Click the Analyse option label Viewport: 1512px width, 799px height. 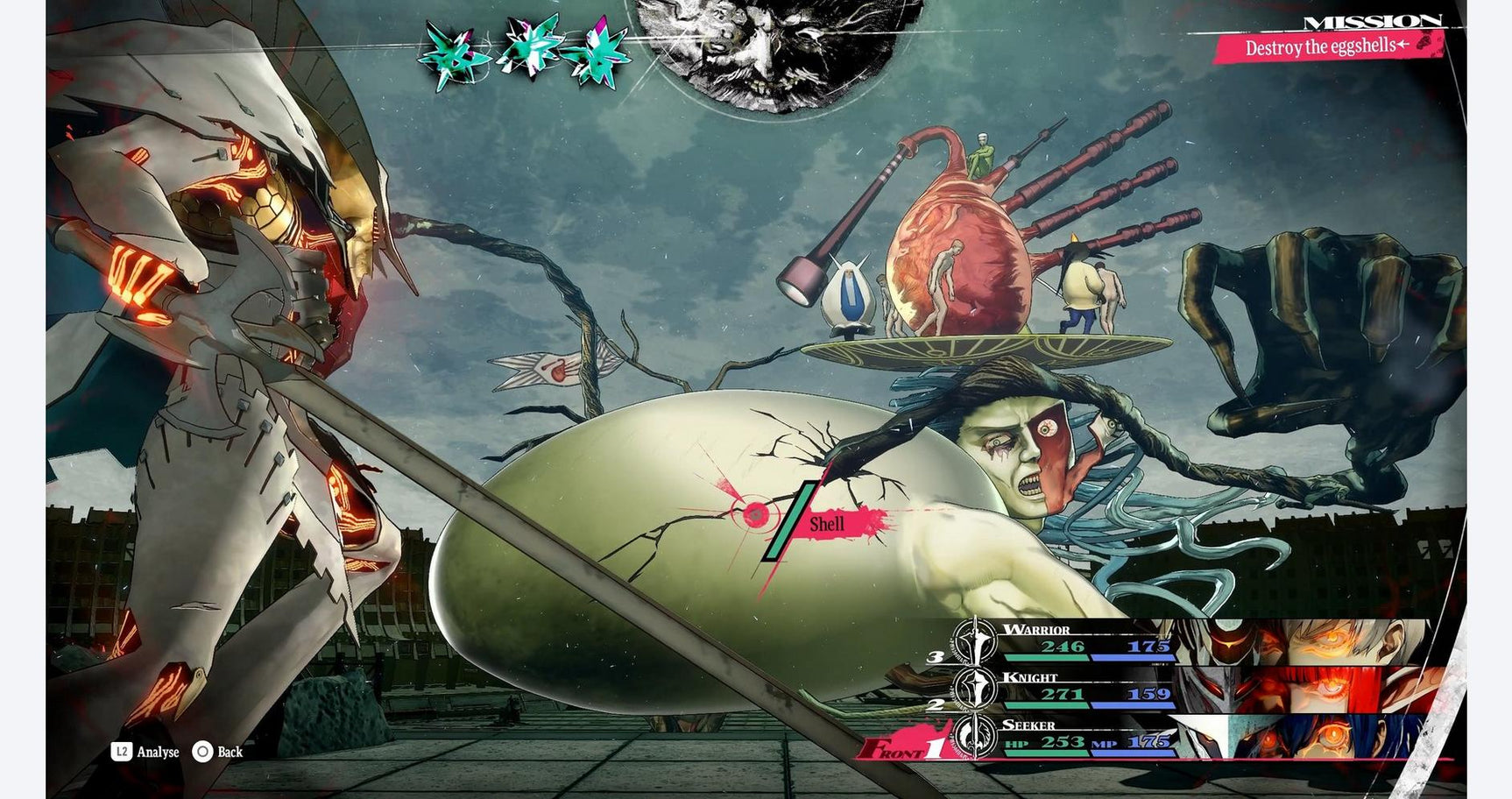157,752
